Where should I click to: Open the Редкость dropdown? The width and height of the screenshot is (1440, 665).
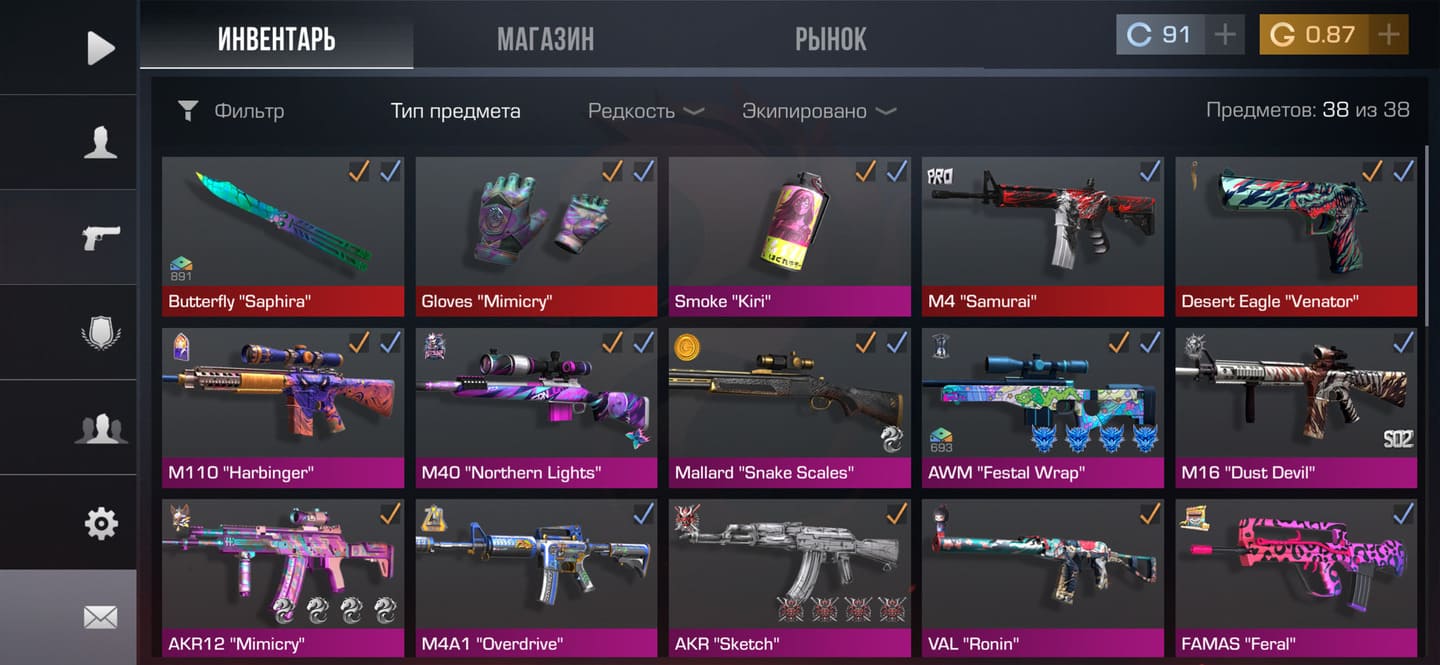646,111
